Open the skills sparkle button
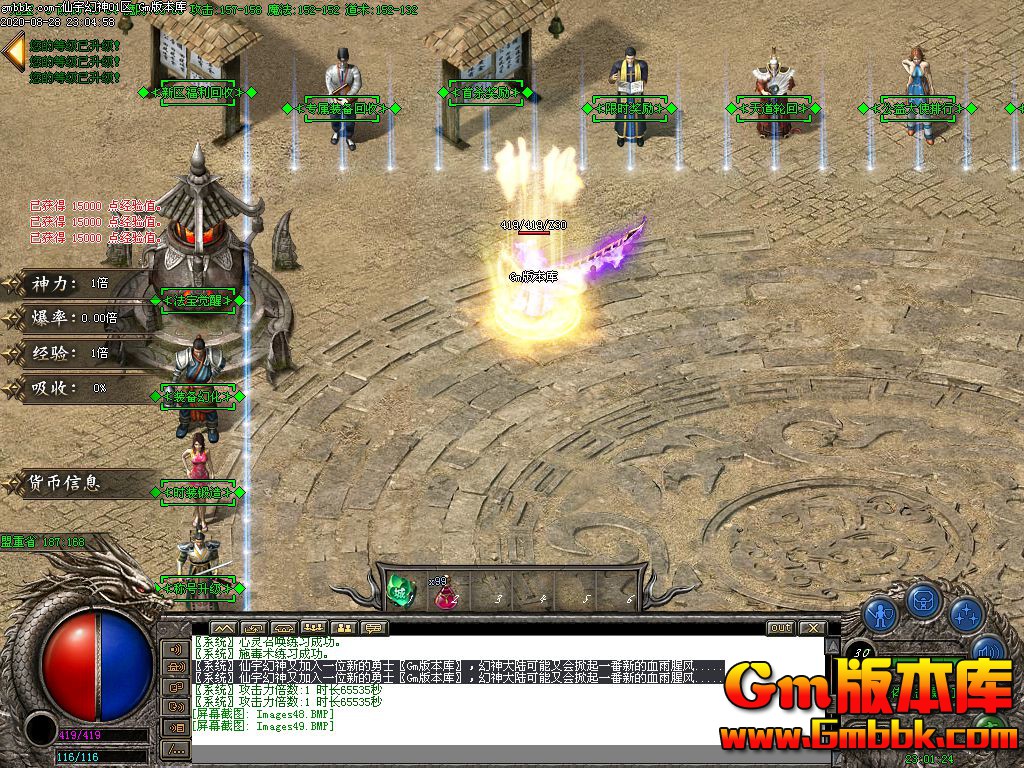Screen dimensions: 1024x768 coord(967,612)
